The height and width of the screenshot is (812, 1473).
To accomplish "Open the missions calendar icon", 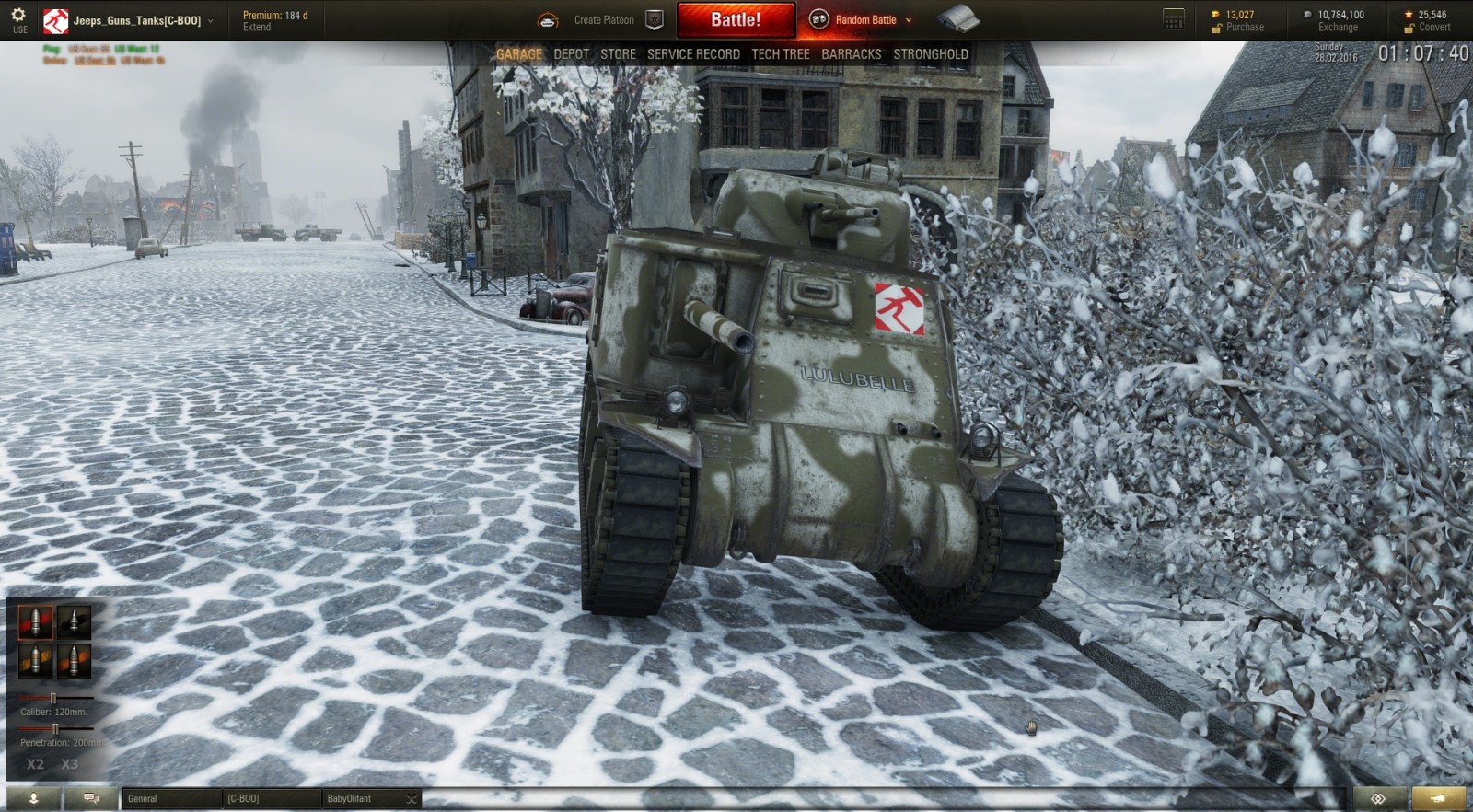I will (x=1172, y=17).
